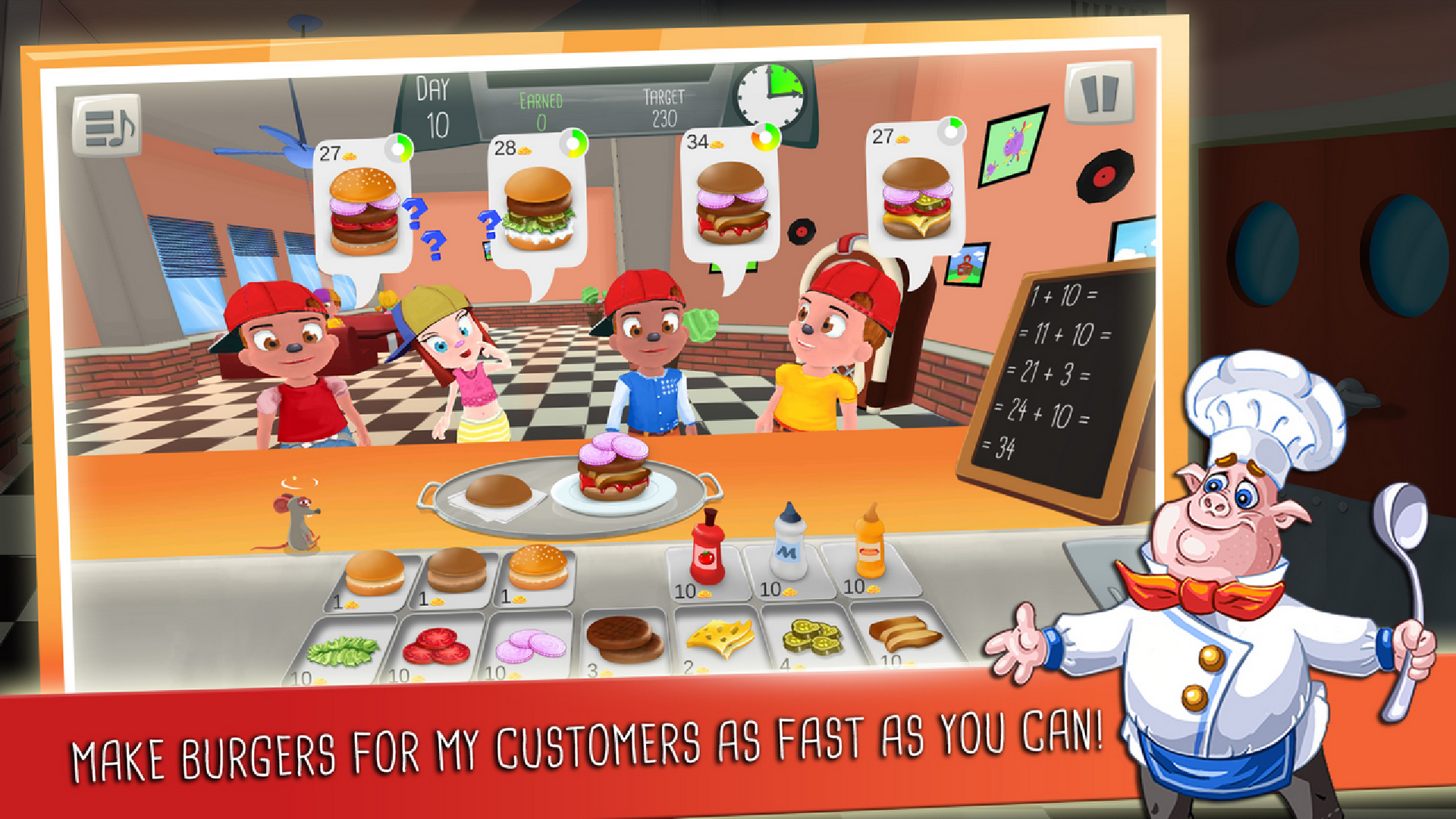Open the music settings icon

click(x=108, y=124)
